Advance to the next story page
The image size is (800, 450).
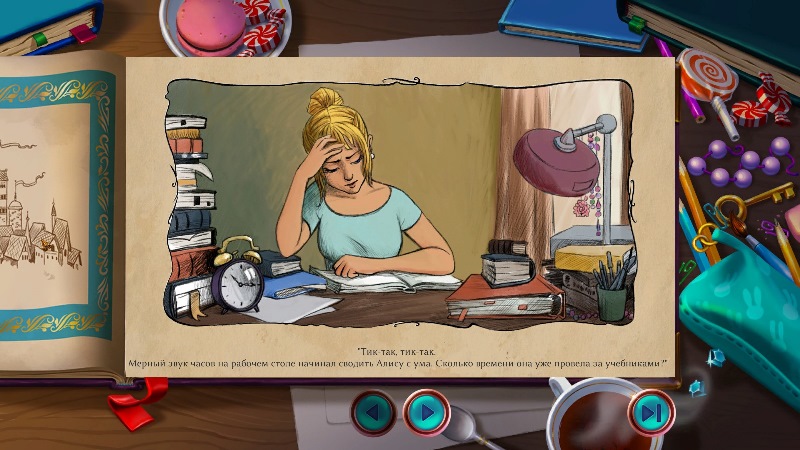(427, 412)
